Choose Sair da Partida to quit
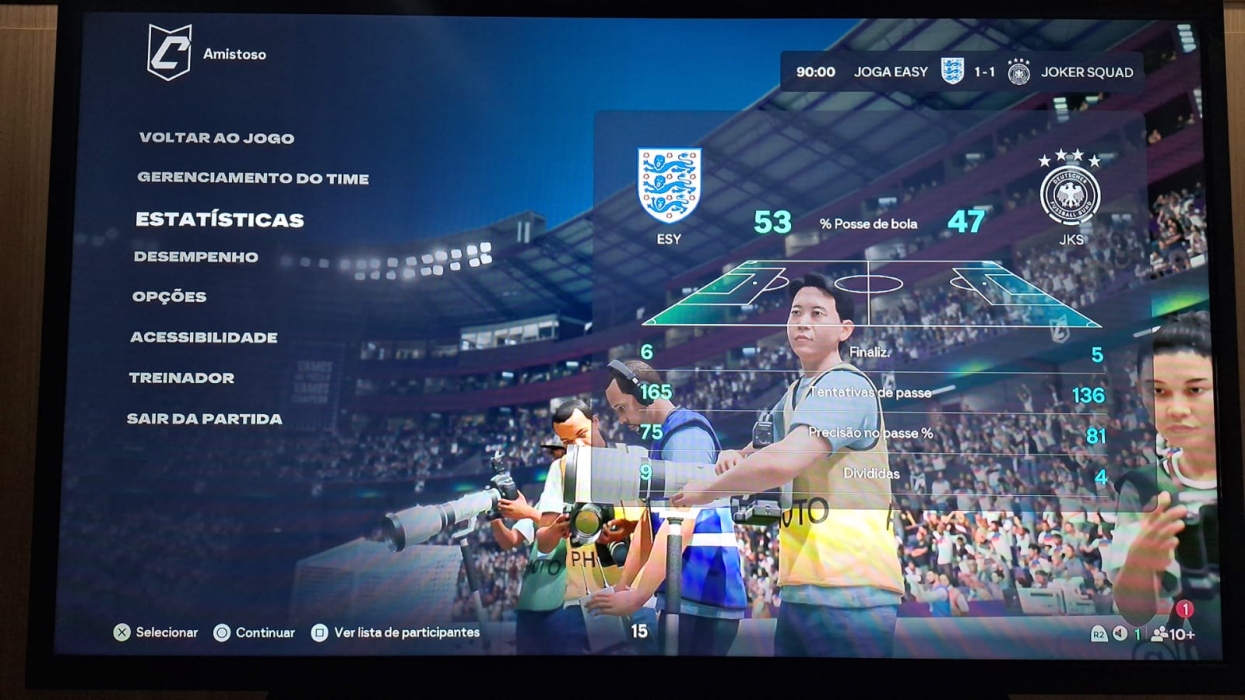Image resolution: width=1245 pixels, height=700 pixels. (x=204, y=419)
